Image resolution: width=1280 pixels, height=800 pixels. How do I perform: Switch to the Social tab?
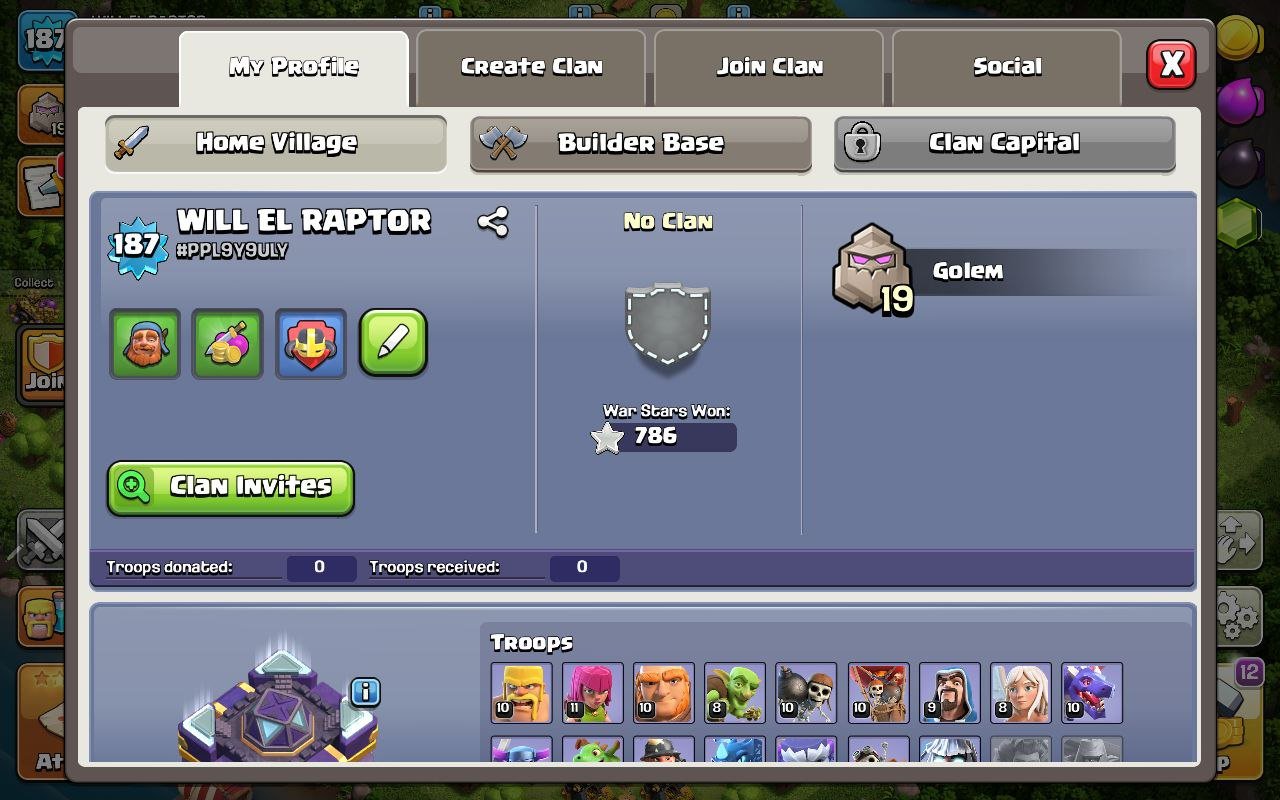1006,66
